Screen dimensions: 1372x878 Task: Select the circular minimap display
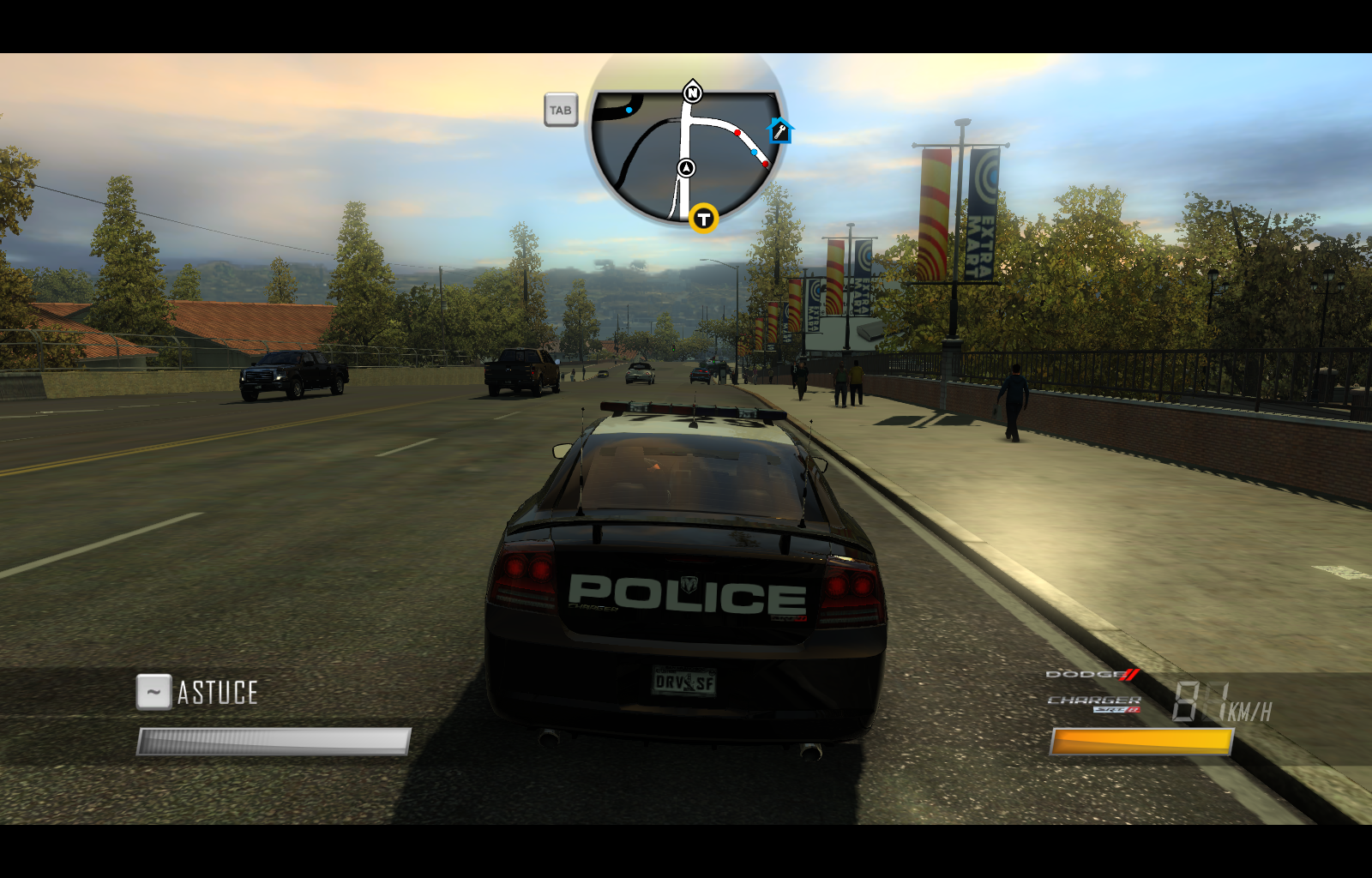click(x=683, y=153)
